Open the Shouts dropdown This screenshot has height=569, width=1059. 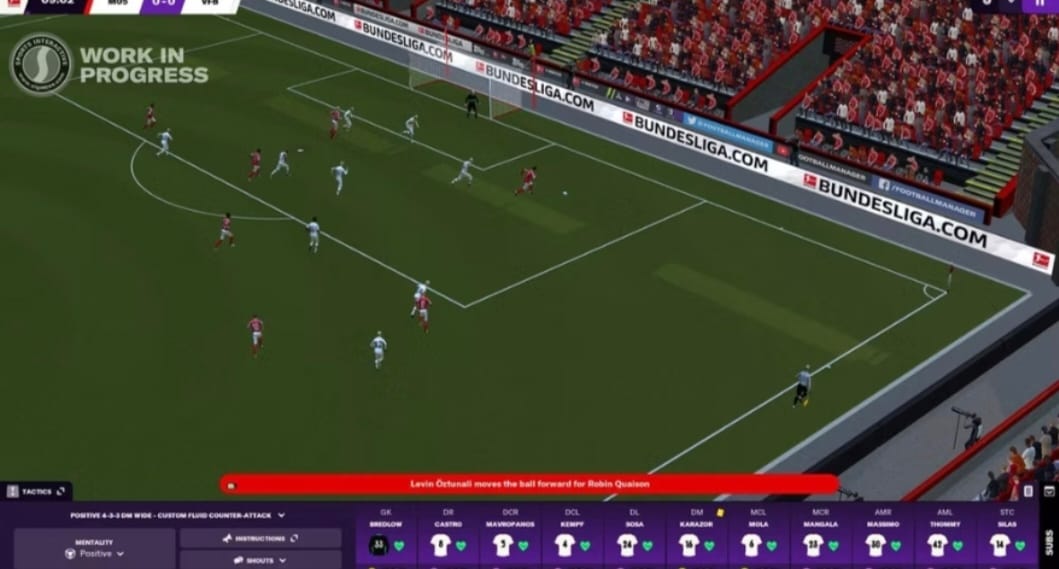pos(260,560)
